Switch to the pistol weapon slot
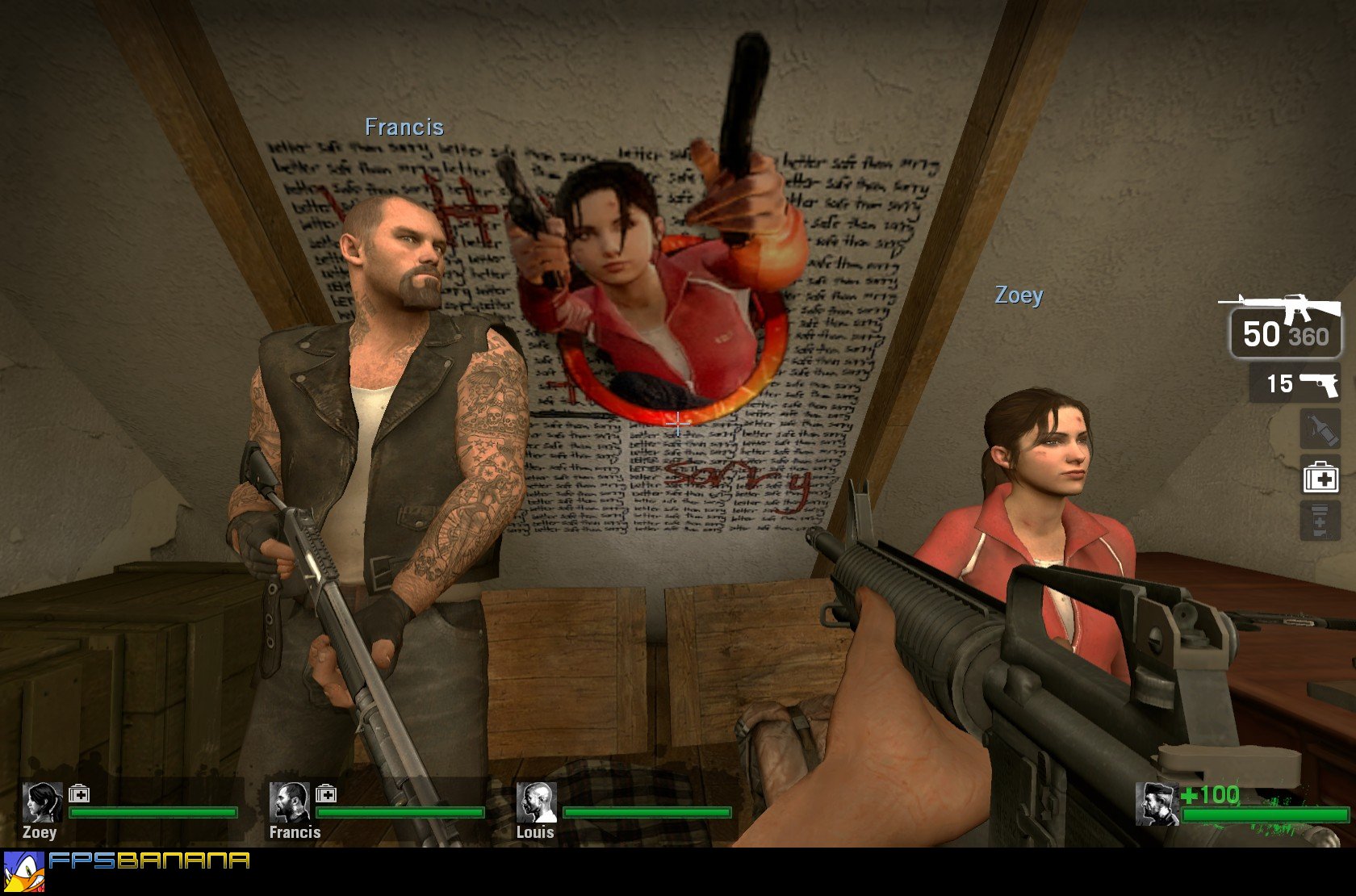 tap(1295, 383)
